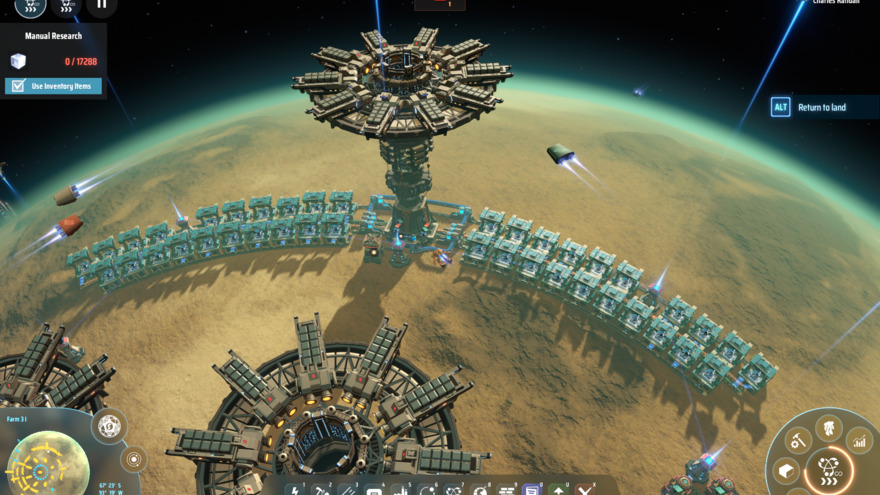Pause the game with the pause button
Screen dimensions: 880x495
click(x=101, y=4)
